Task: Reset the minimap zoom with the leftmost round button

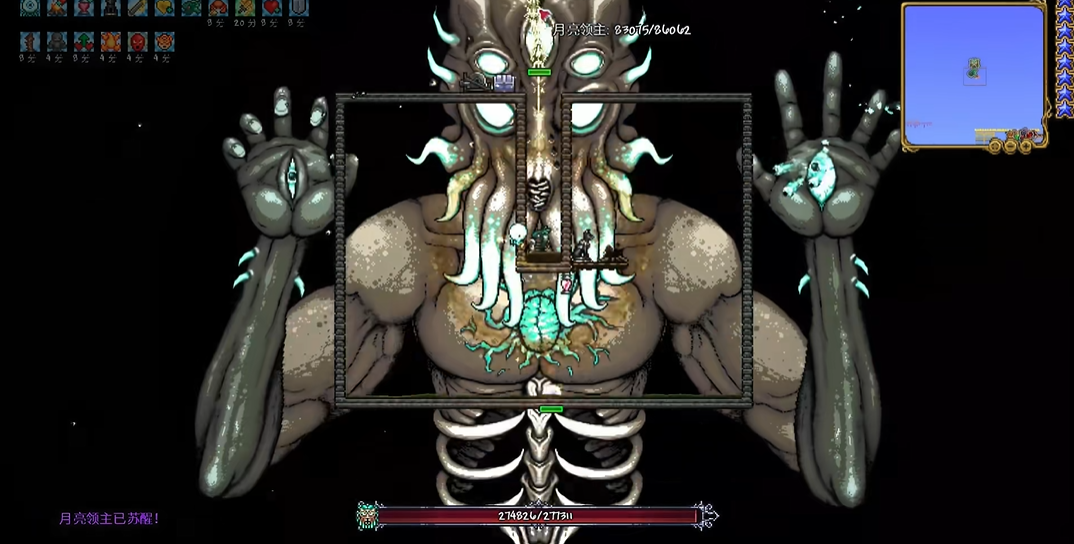Action: [x=995, y=146]
